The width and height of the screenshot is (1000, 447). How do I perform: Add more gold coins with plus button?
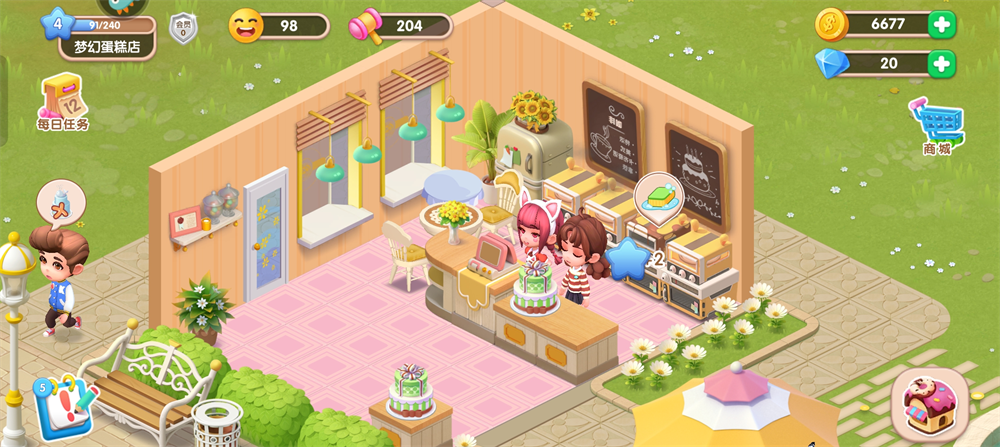941,24
